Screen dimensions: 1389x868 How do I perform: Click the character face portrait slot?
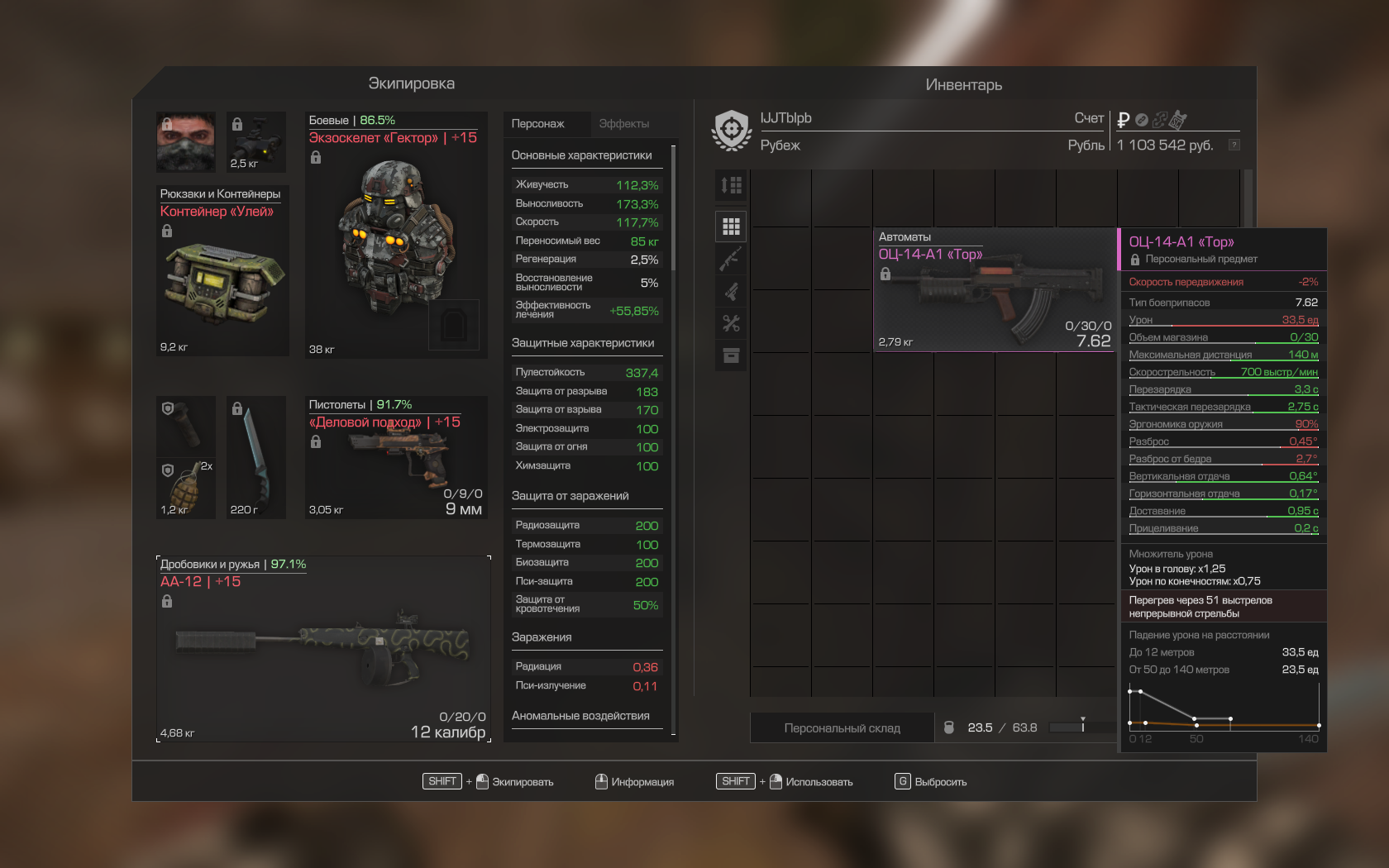pyautogui.click(x=186, y=141)
